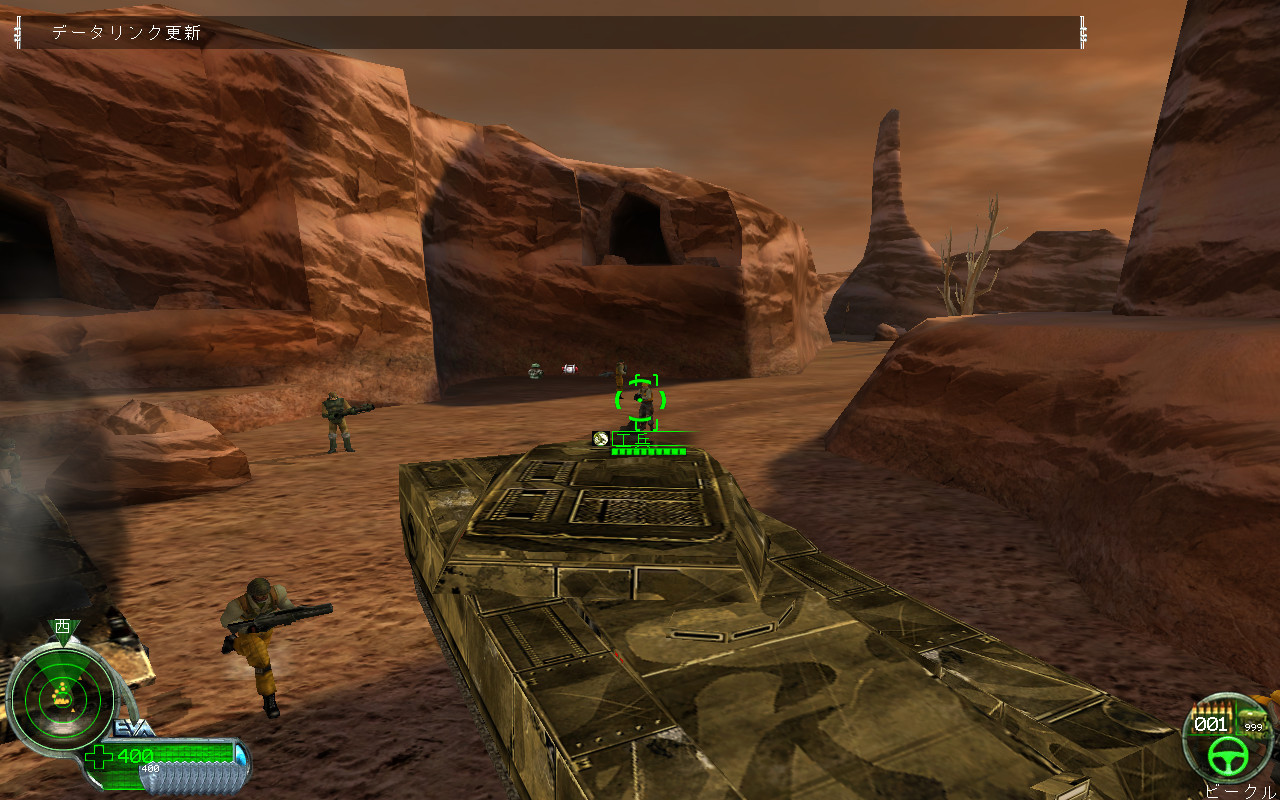Click the EVA logo beside the radar
Viewport: 1280px width, 800px height.
coord(135,727)
